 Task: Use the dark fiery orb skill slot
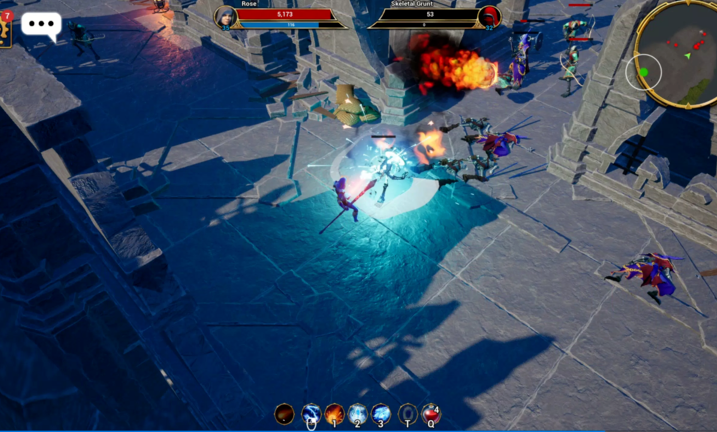click(x=285, y=414)
